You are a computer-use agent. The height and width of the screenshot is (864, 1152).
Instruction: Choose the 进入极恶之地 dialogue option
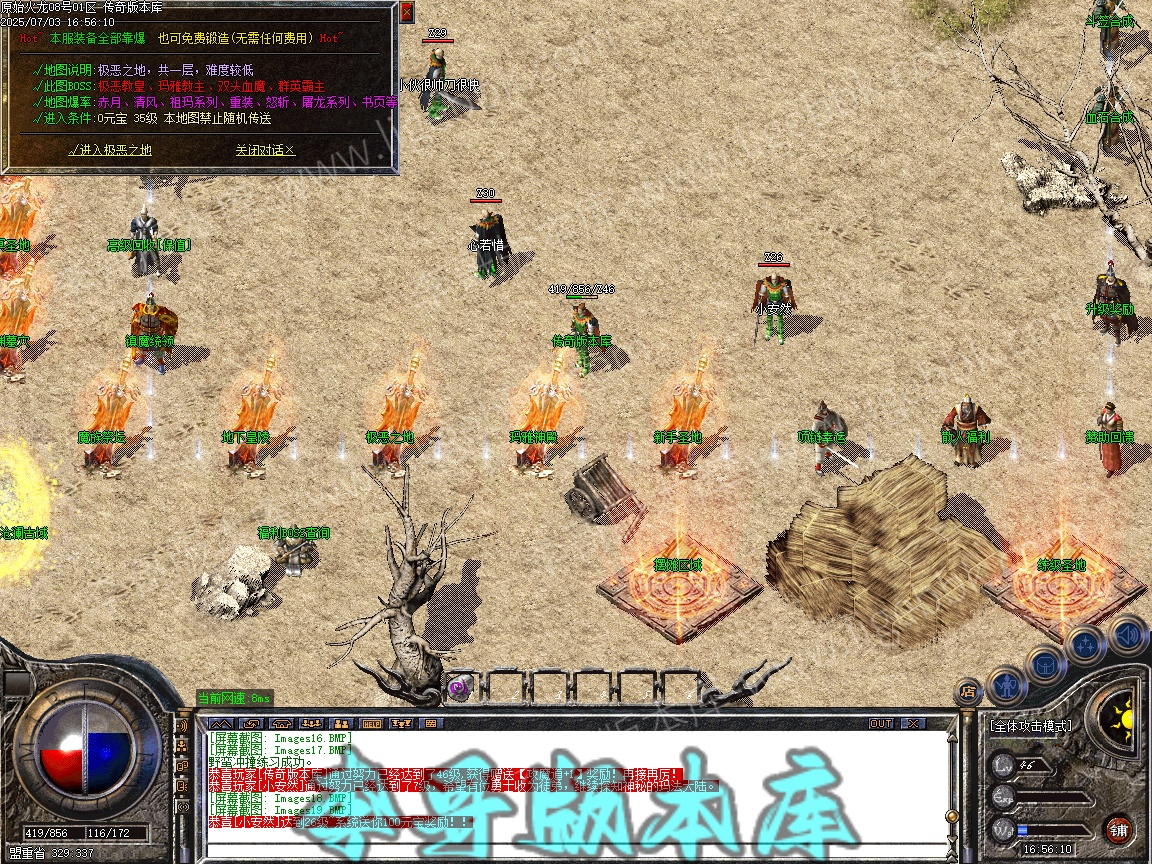(110, 150)
